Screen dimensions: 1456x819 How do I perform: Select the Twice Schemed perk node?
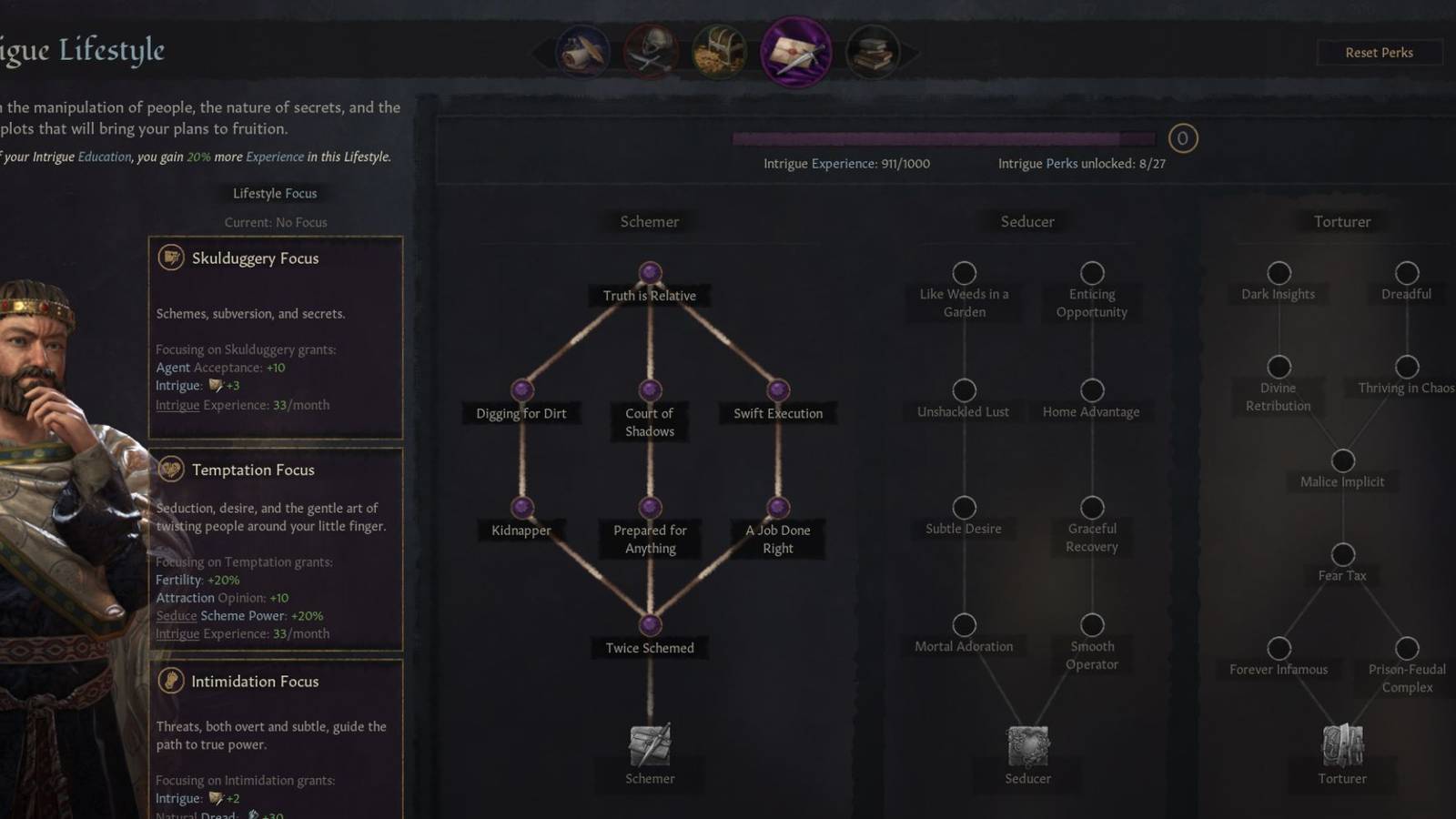point(650,624)
